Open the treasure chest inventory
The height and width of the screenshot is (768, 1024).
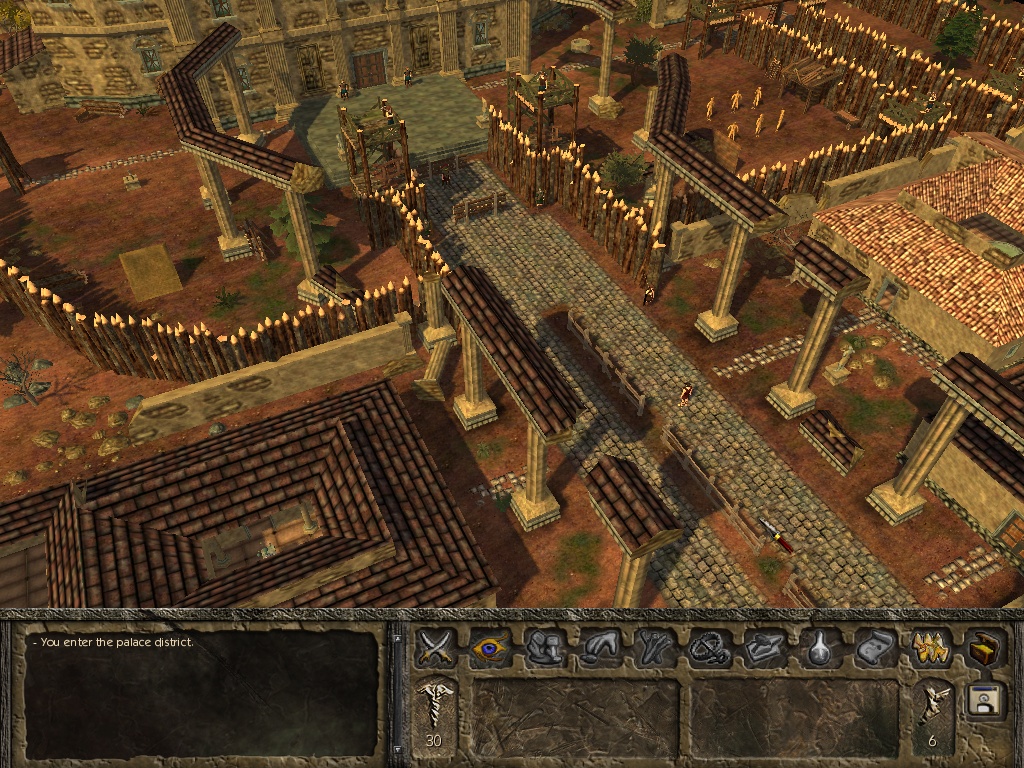[x=985, y=648]
